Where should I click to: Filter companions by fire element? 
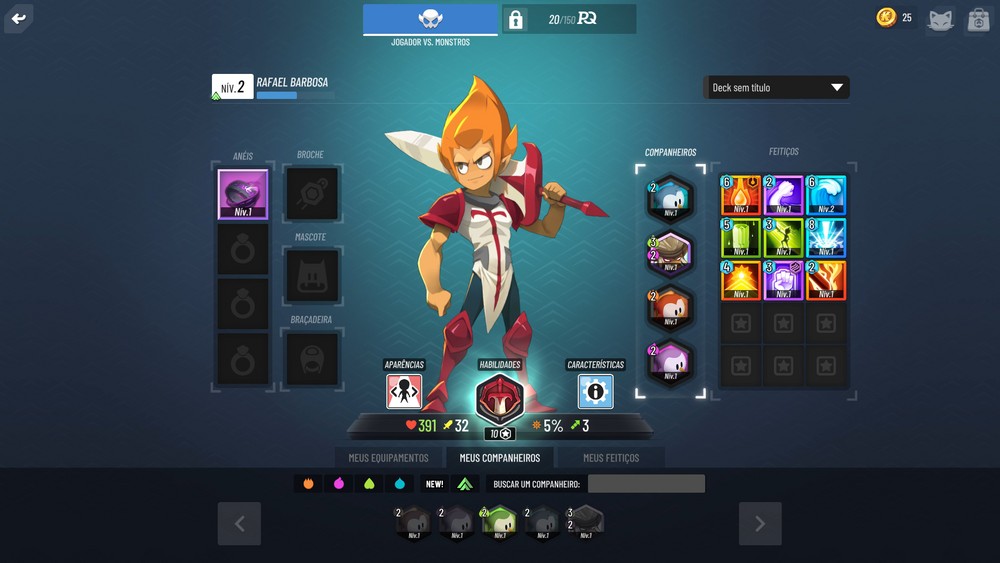[308, 484]
